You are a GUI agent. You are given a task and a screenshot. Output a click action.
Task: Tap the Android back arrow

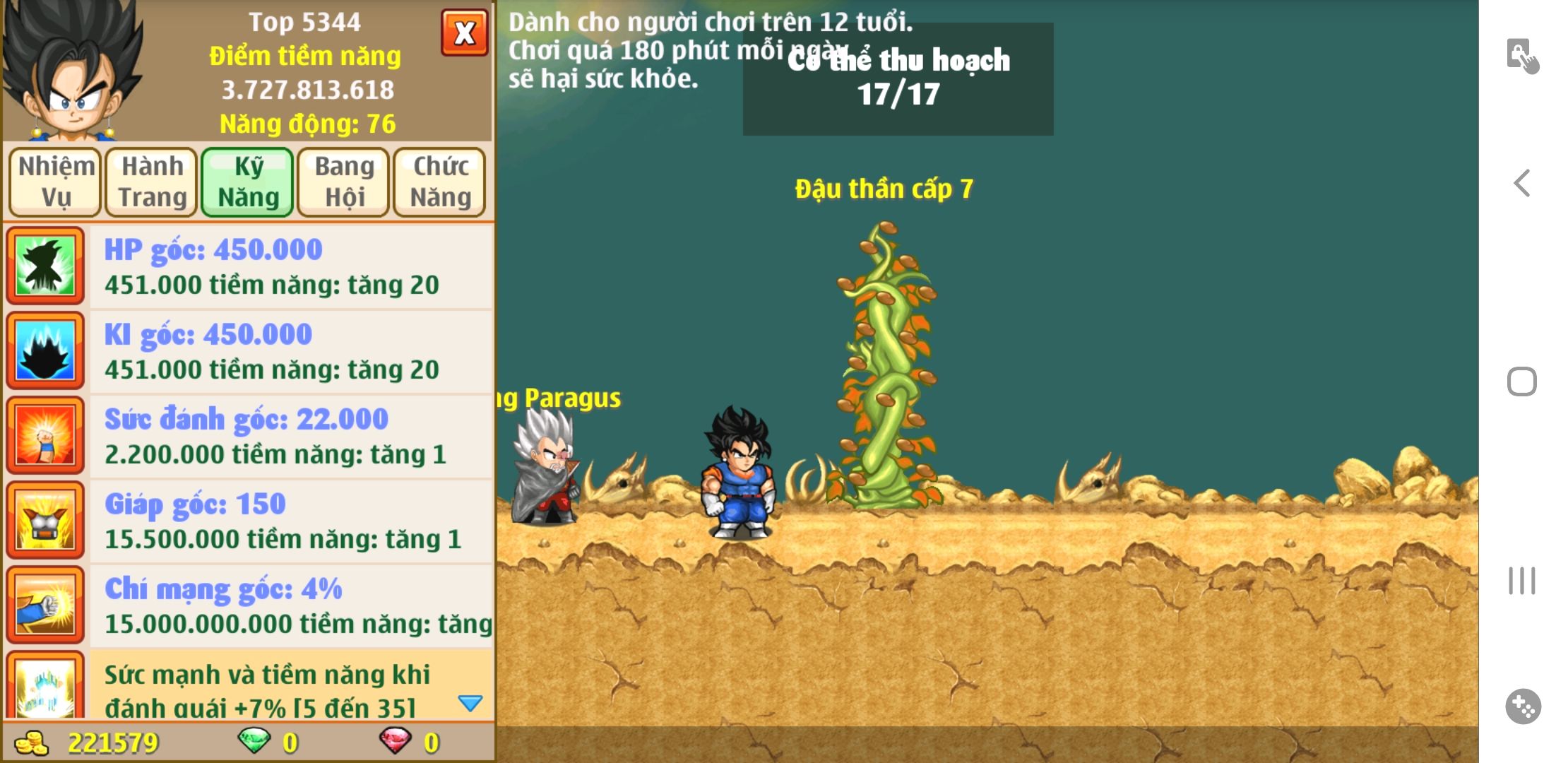pyautogui.click(x=1522, y=183)
